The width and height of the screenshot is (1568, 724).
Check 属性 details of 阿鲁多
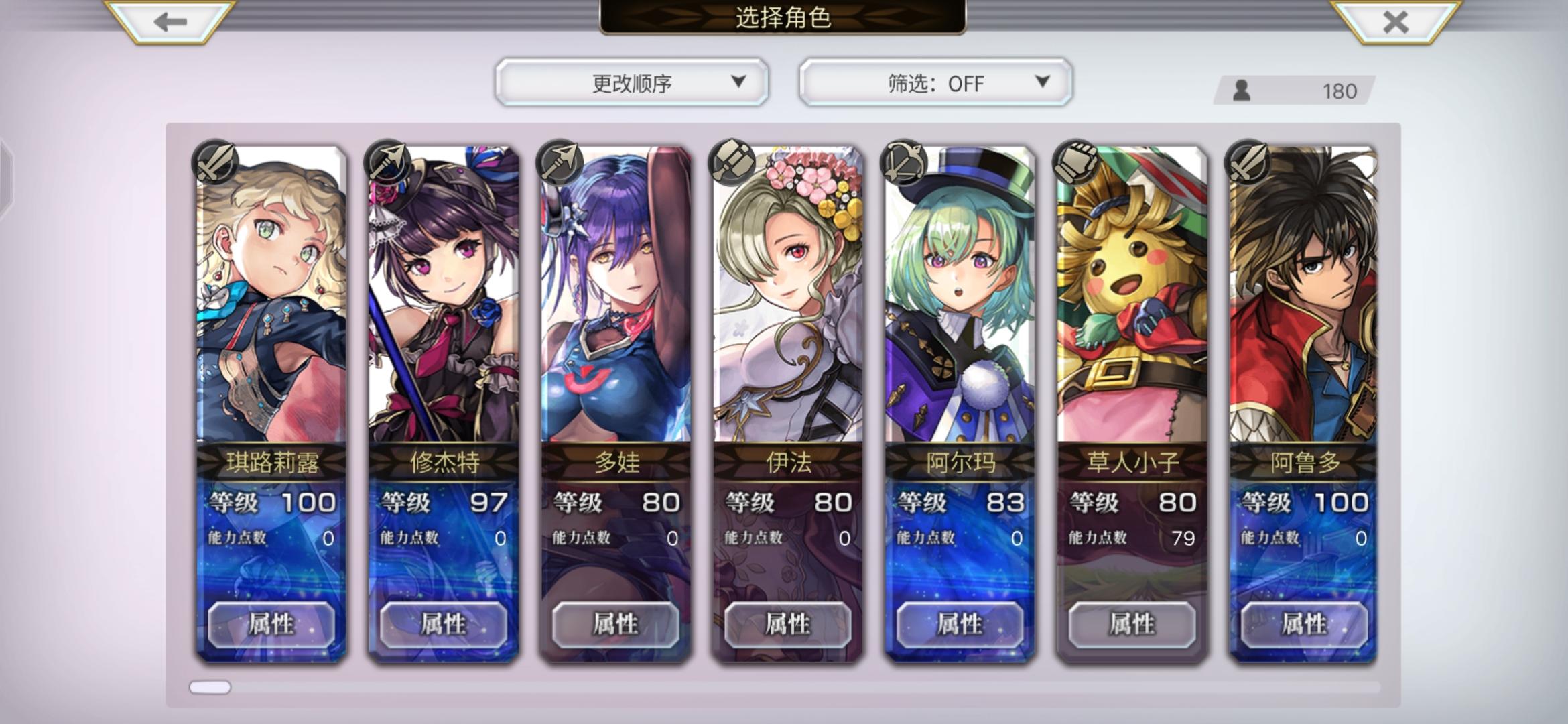(x=1304, y=625)
